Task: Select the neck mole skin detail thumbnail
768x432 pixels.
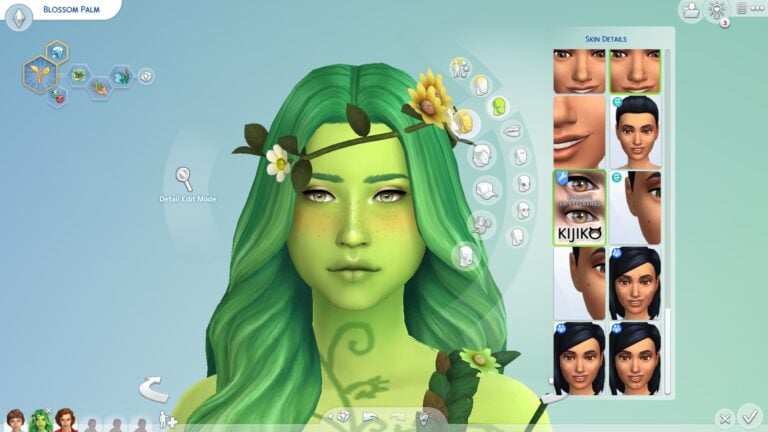Action: (635, 207)
